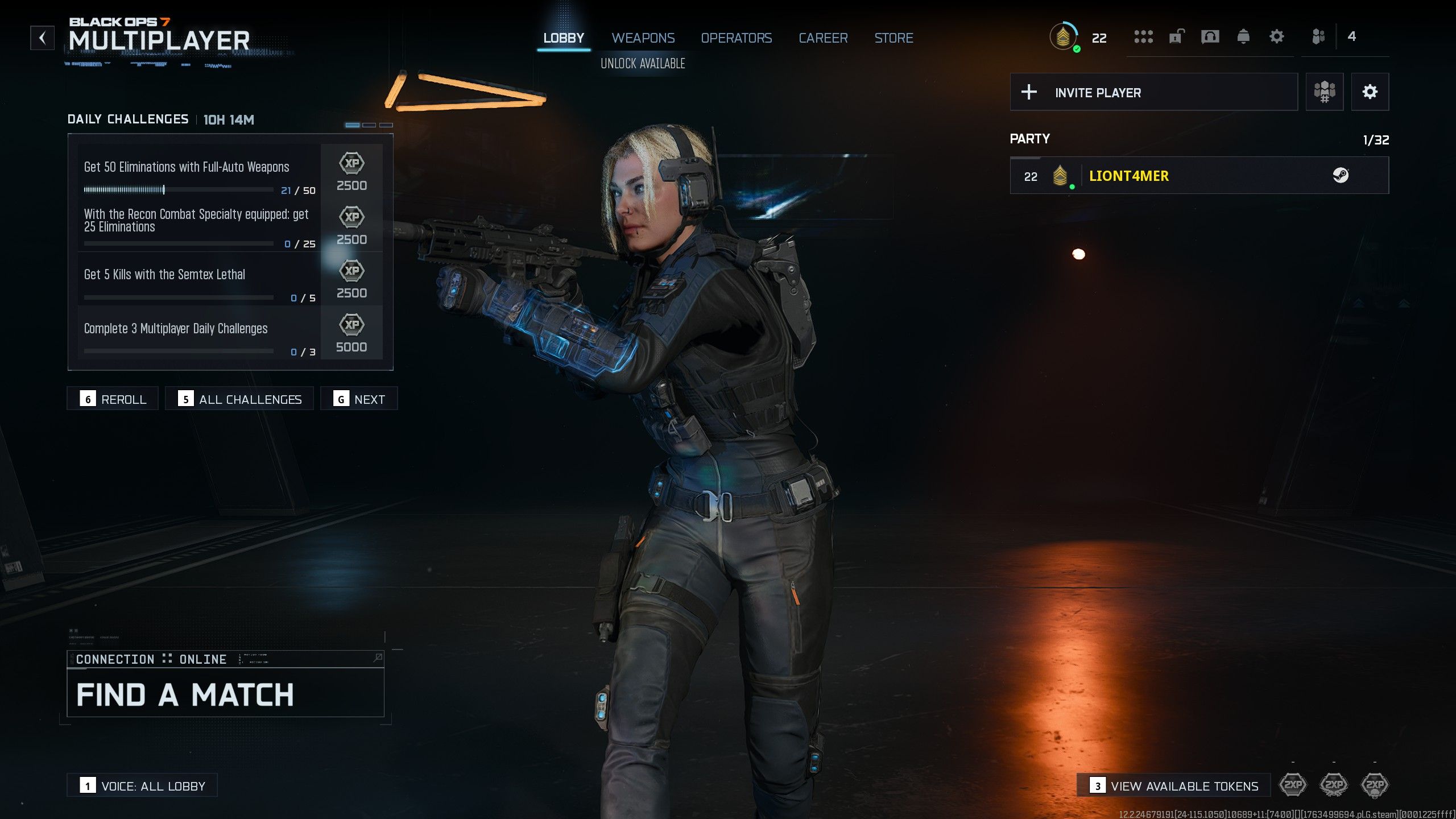Select the Lobby tab
The image size is (1456, 819).
563,38
